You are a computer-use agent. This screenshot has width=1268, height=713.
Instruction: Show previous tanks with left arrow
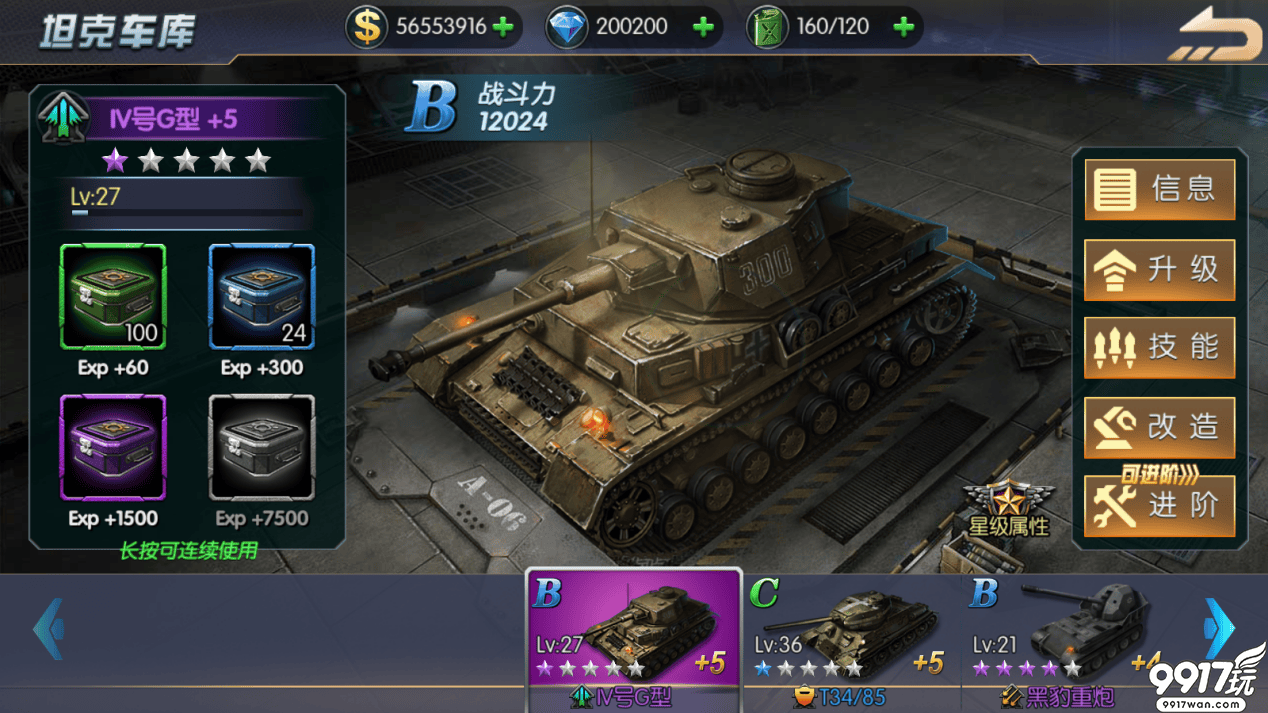(48, 629)
